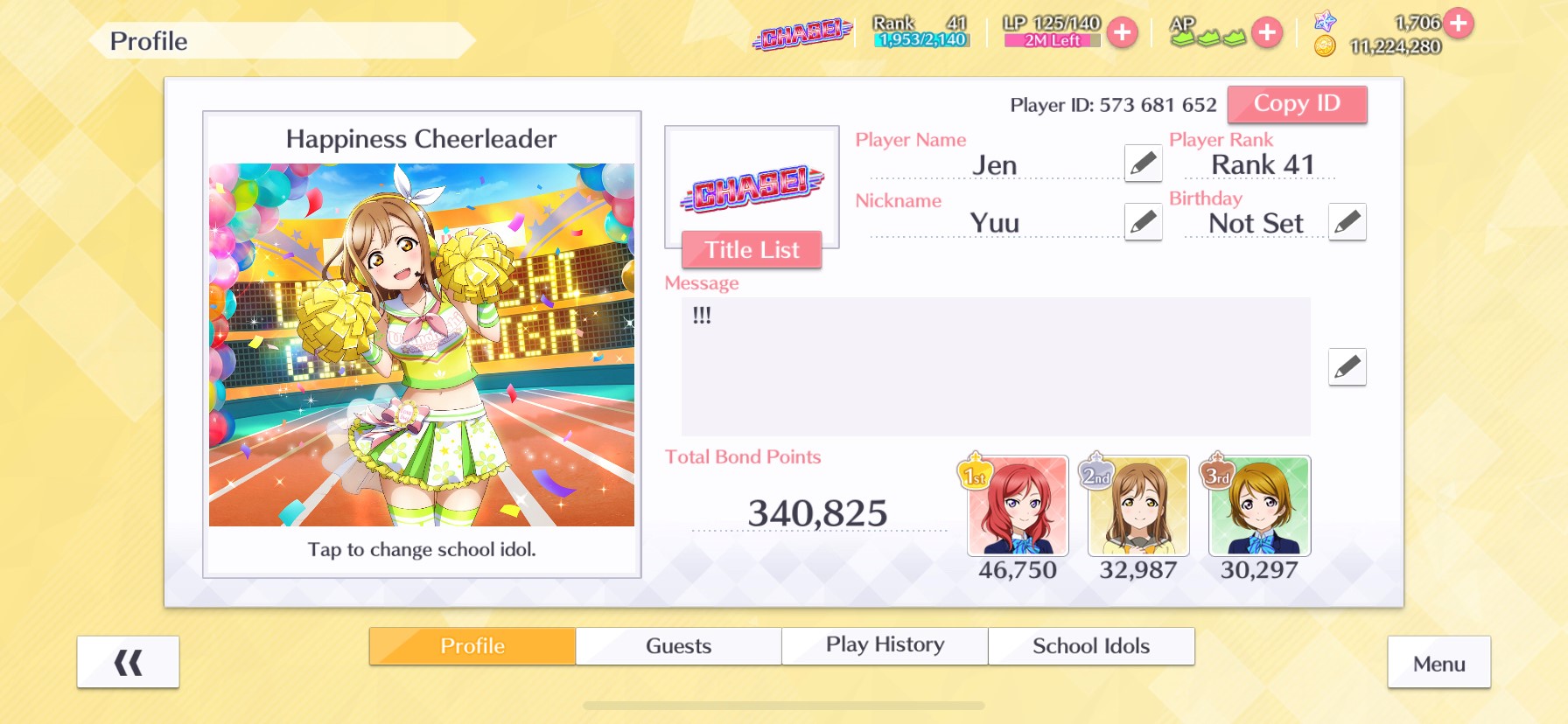Add more LP with plus button
Screen dimensions: 1568x724
[x=1122, y=33]
